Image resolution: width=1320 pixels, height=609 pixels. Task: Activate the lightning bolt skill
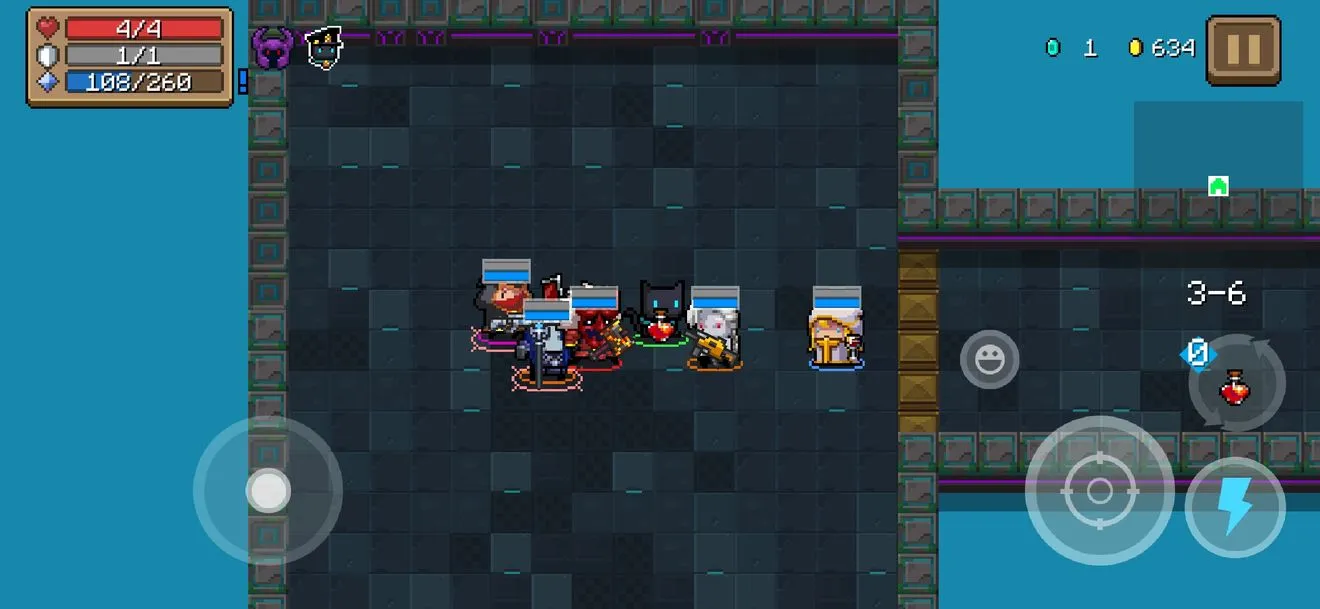click(1235, 507)
